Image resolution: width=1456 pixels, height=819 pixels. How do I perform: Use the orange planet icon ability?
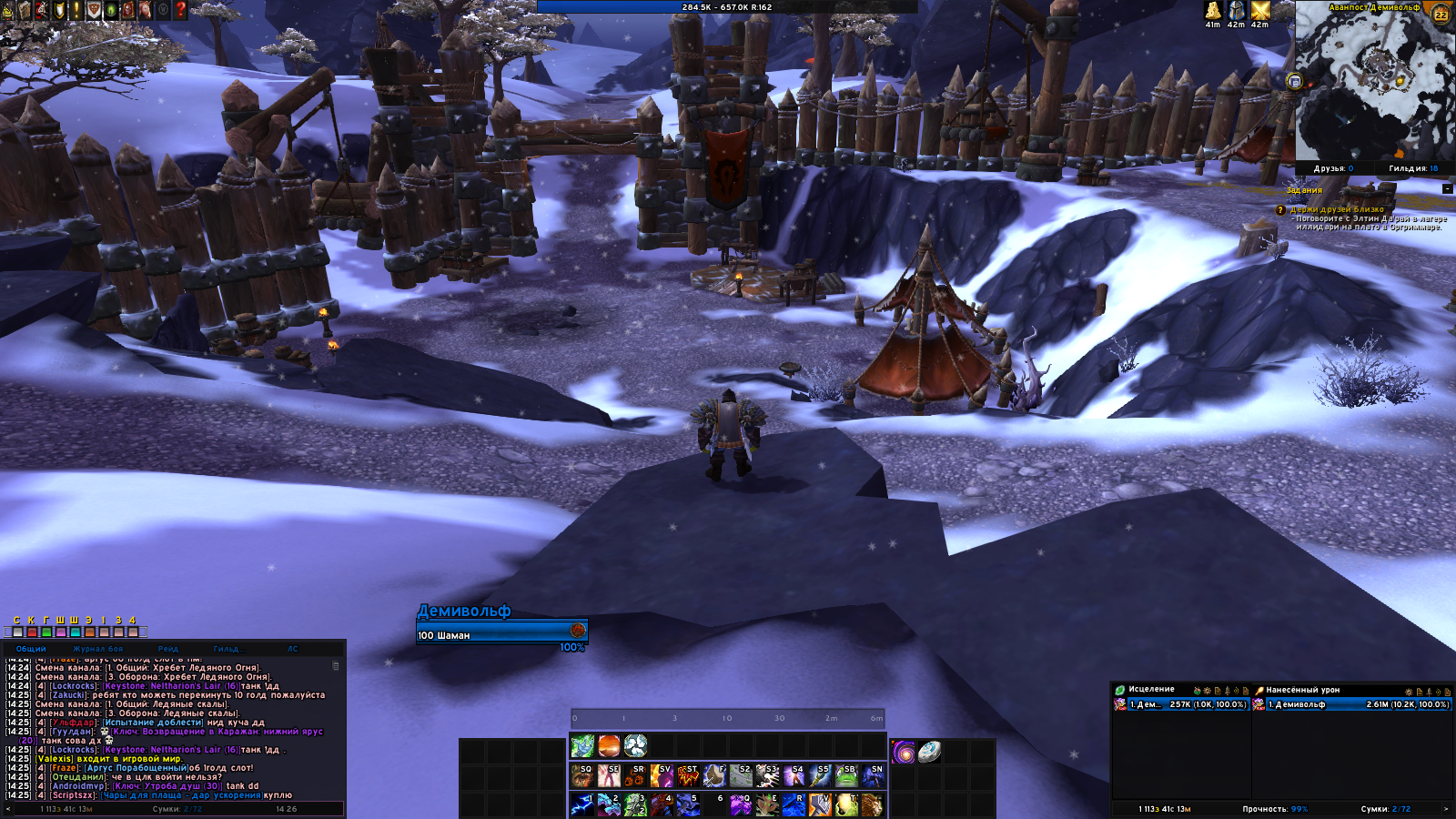(x=609, y=746)
